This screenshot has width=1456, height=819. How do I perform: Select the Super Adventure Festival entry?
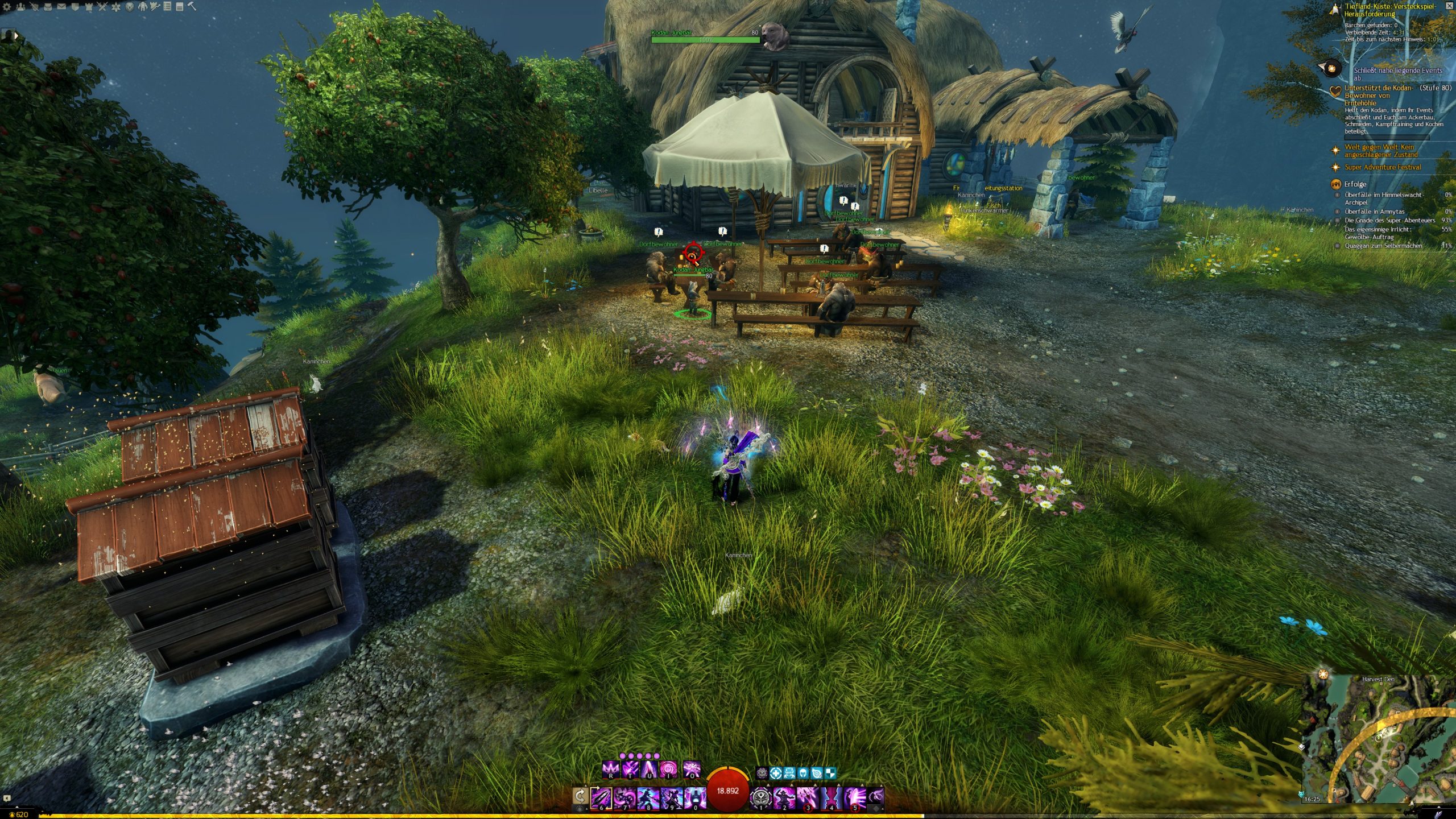(x=1382, y=167)
